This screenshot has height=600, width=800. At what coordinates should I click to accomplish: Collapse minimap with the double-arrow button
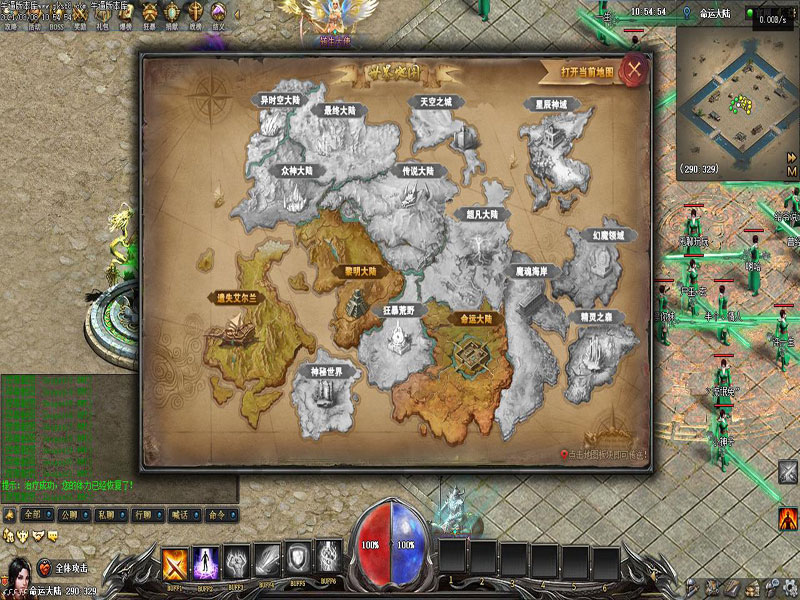pos(791,157)
